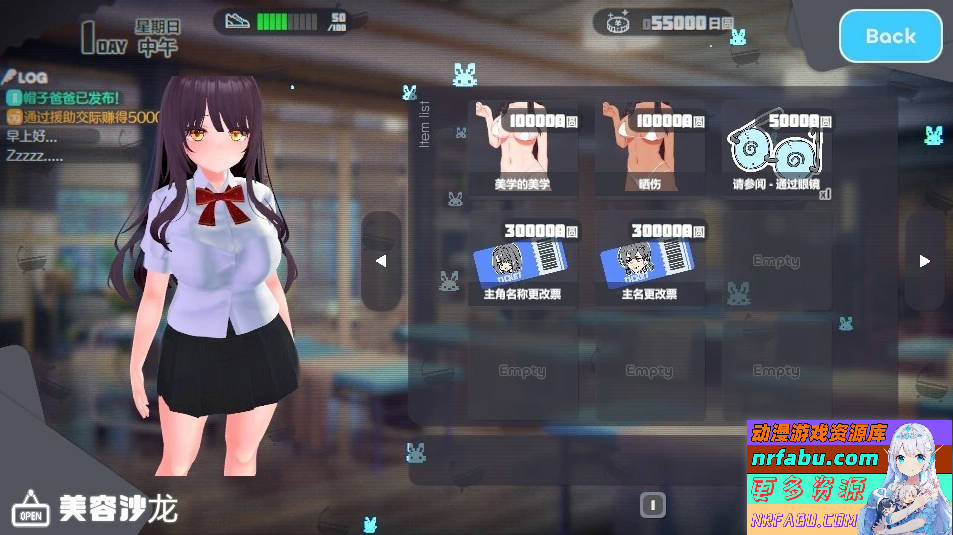The width and height of the screenshot is (953, 535).
Task: Go to the previous item page
Action: point(381,261)
